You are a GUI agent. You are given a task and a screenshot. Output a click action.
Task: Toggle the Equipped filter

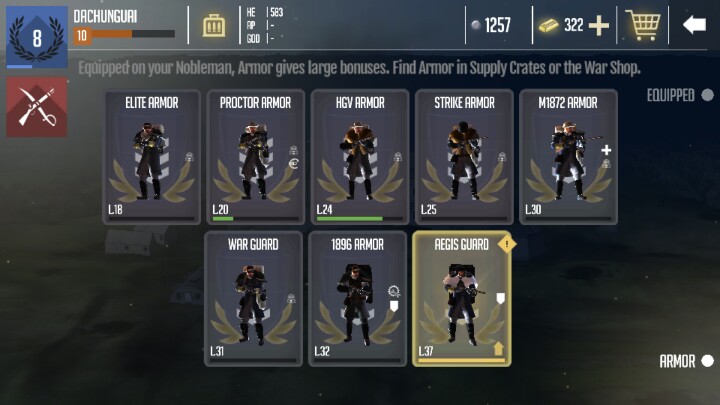coord(707,95)
